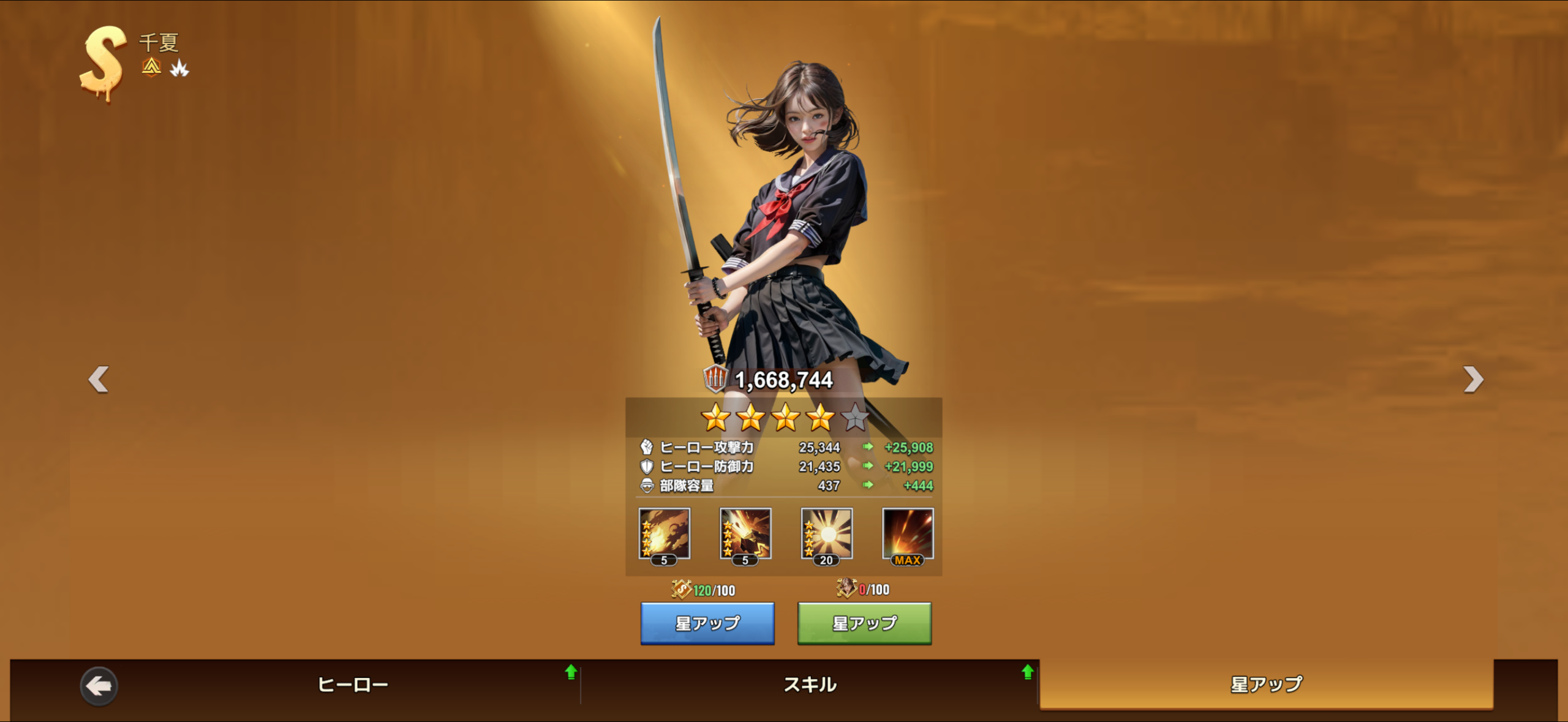Select the MAX level skill icon
Viewport: 1568px width, 722px height.
(x=908, y=535)
